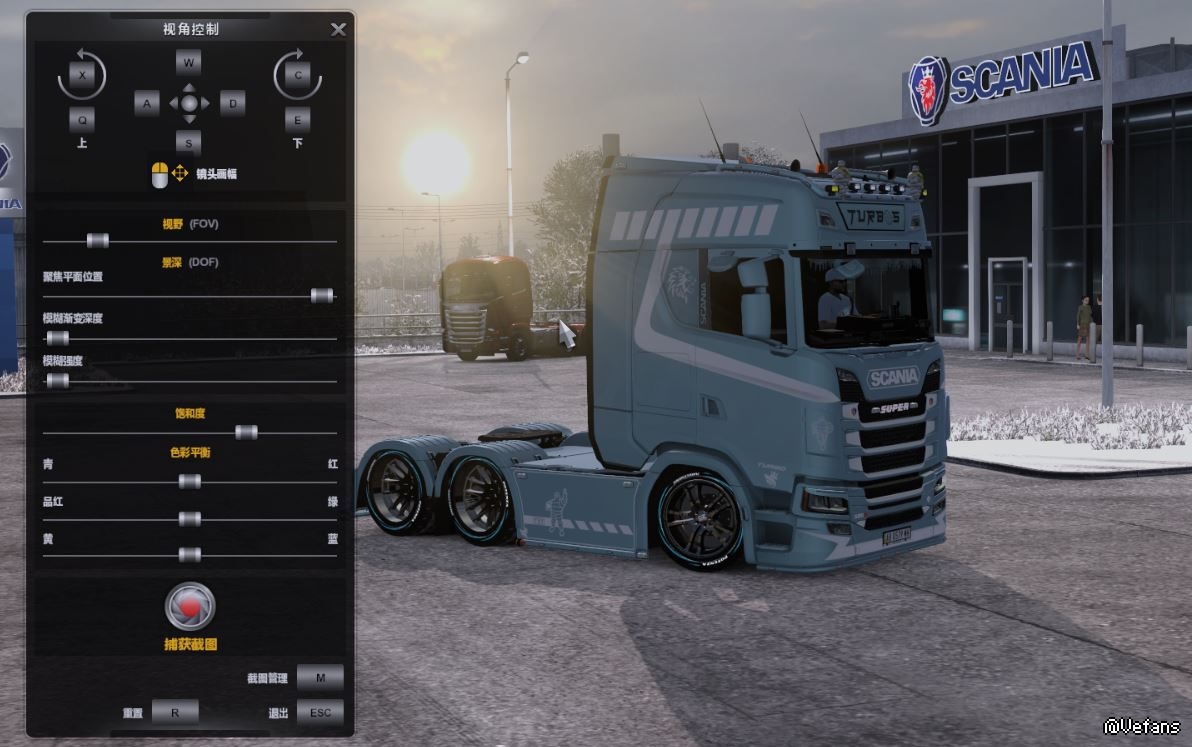Click the 聚焦平面位置 slider handle
This screenshot has height=747, width=1192.
tap(321, 295)
